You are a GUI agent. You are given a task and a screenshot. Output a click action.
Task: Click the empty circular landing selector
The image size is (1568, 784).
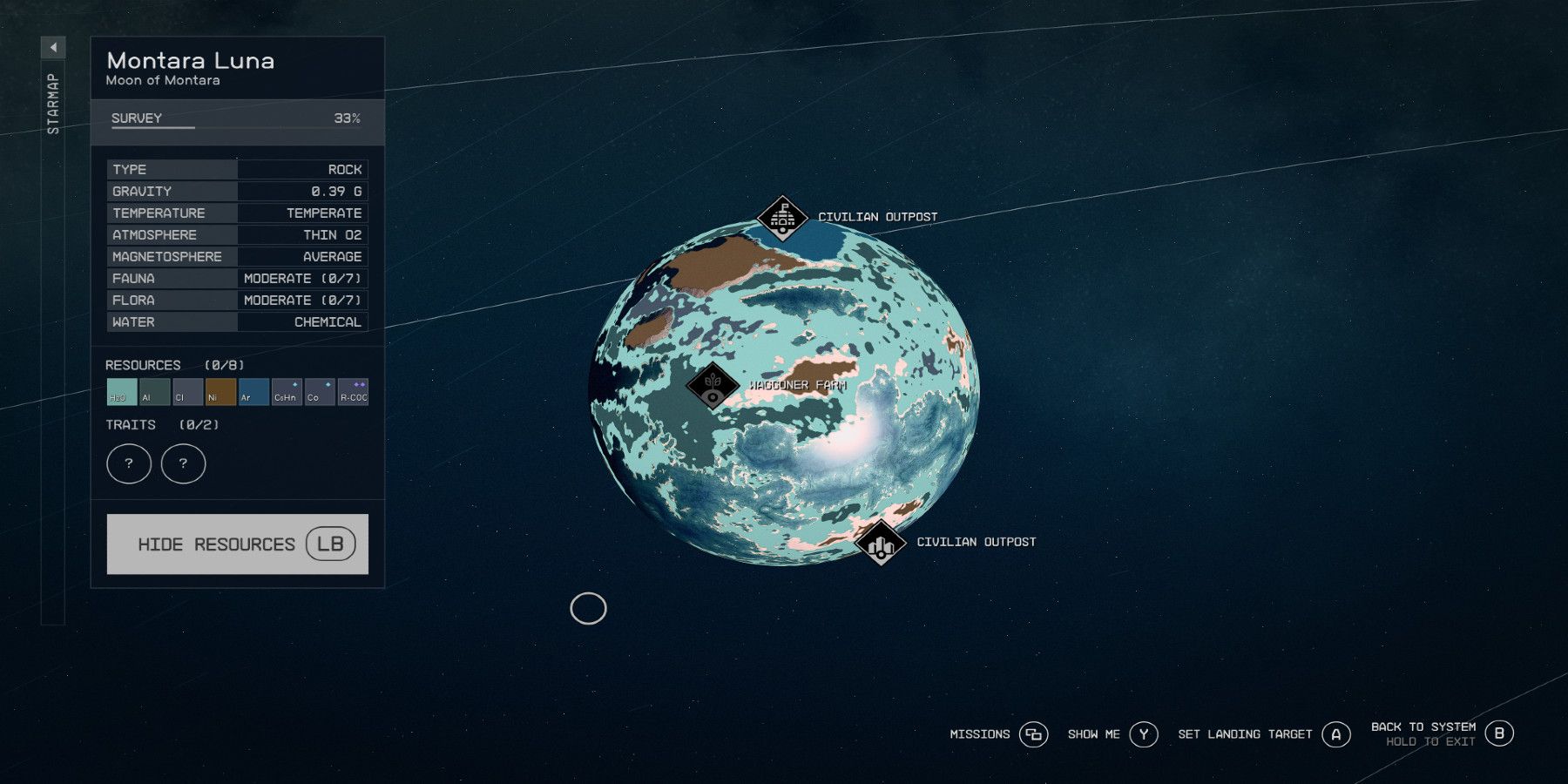coord(590,609)
